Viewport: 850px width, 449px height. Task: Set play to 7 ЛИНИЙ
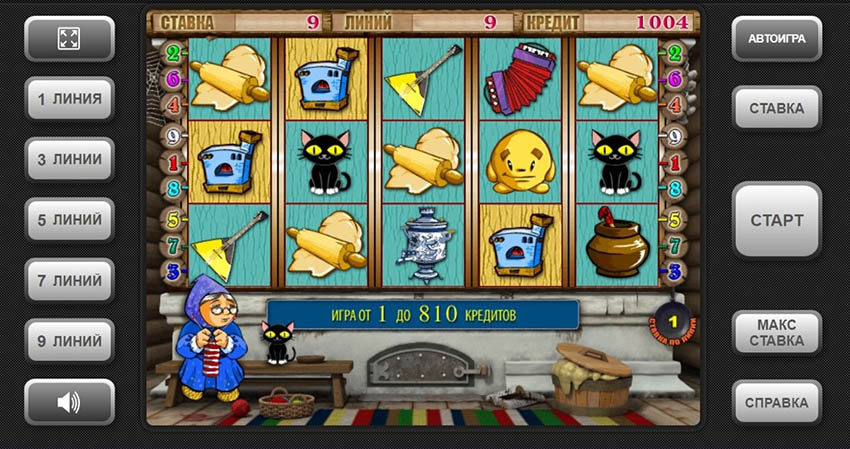69,280
